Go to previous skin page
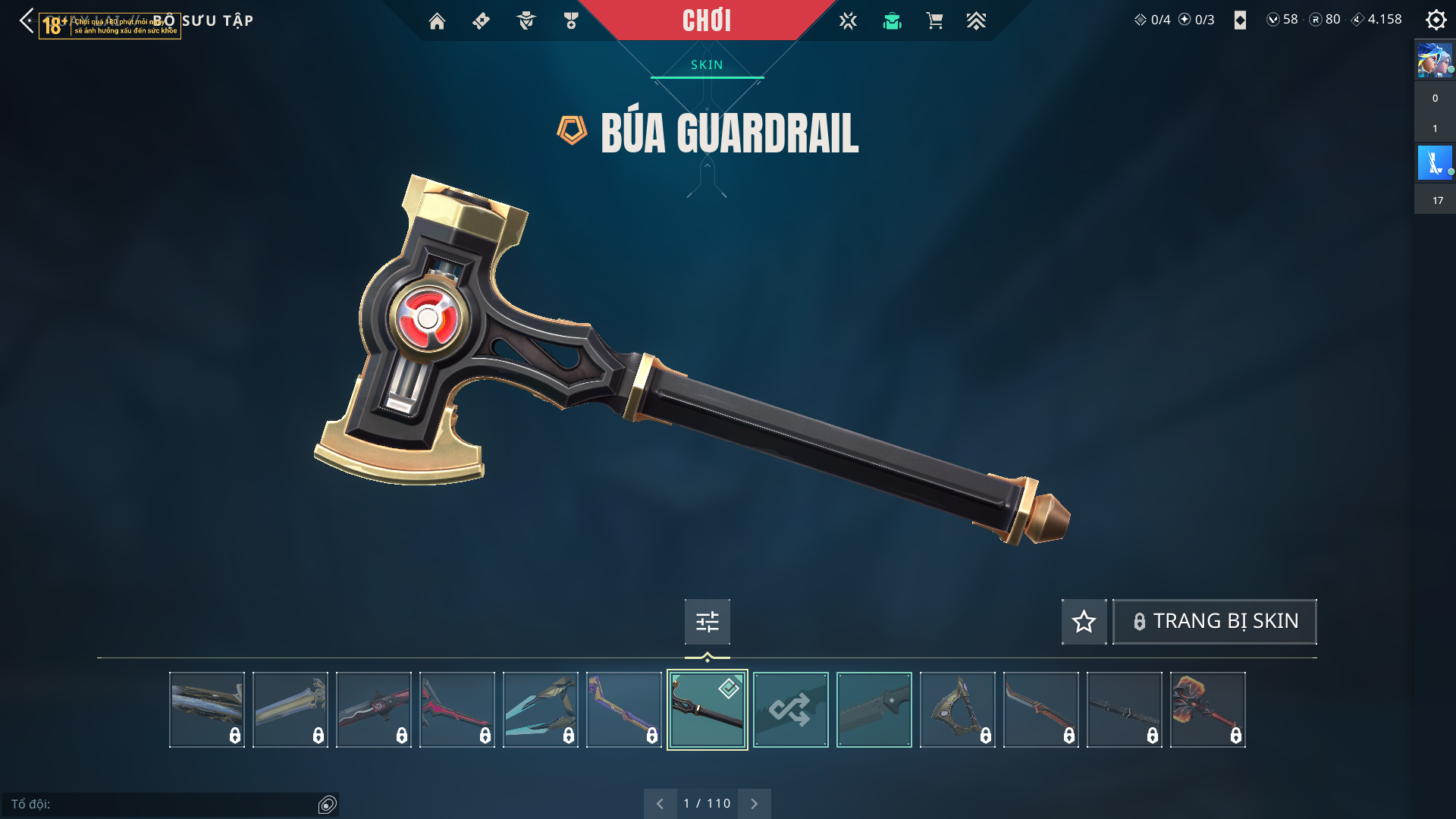Viewport: 1456px width, 819px height. [660, 803]
